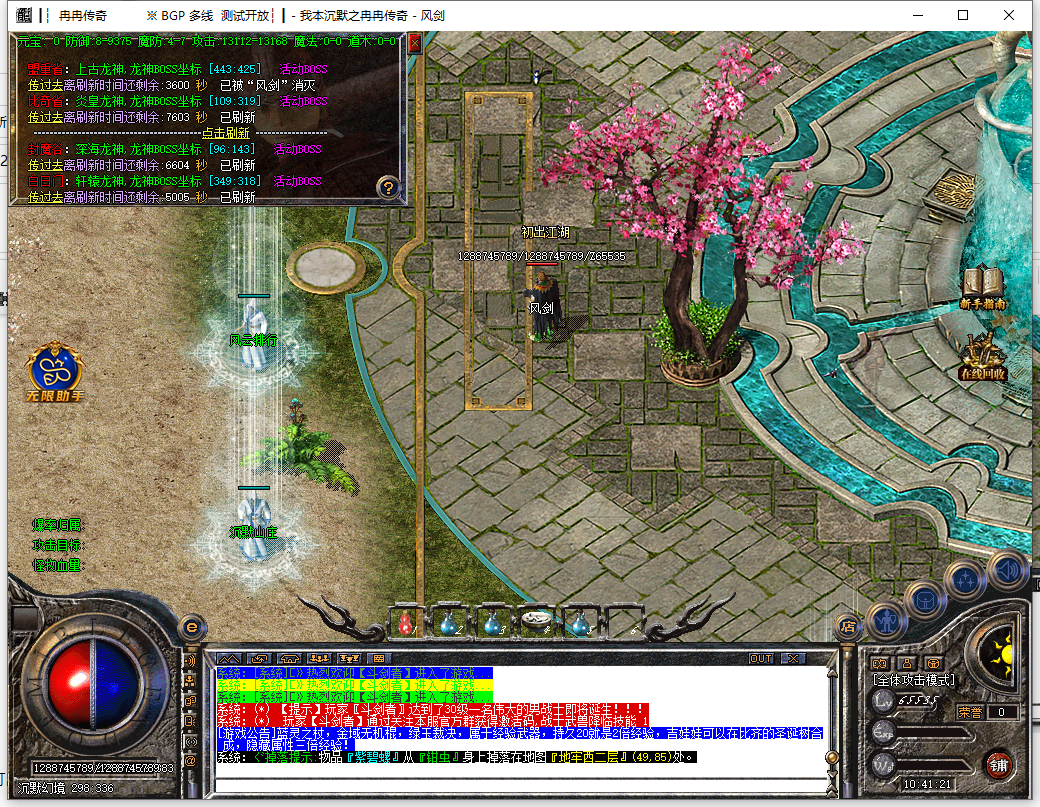Open the skills sparkle round button
The height and width of the screenshot is (807, 1040).
point(966,578)
